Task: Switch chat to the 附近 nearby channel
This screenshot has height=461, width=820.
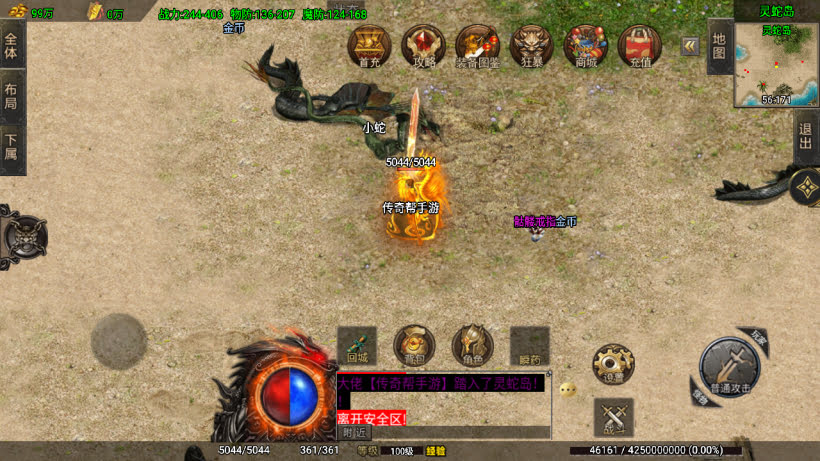Action: coord(354,432)
